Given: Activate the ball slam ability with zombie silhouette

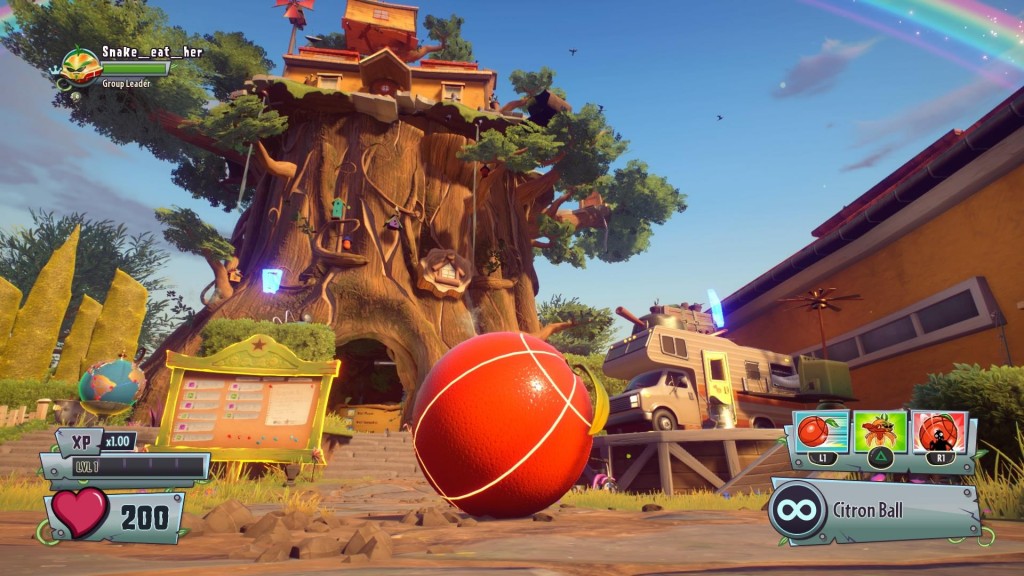Looking at the screenshot, I should point(939,431).
